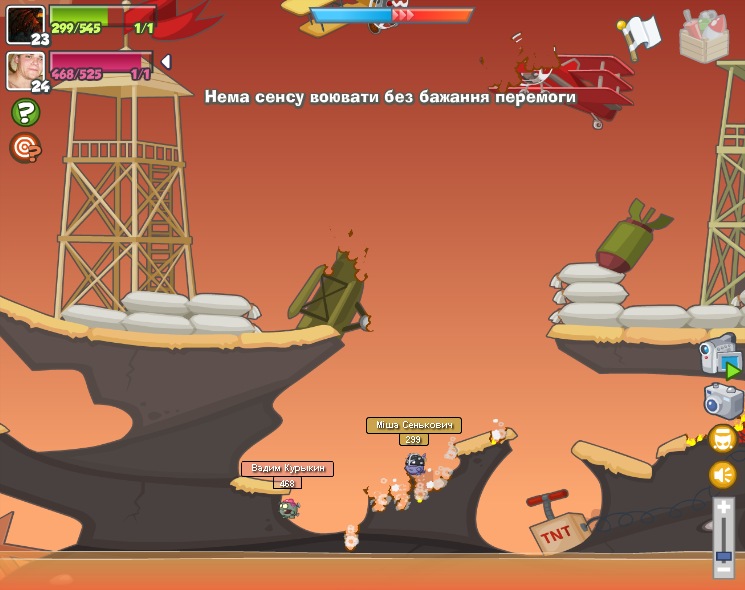The image size is (745, 590).
Task: Open the green question mark help button
Action: pos(25,112)
